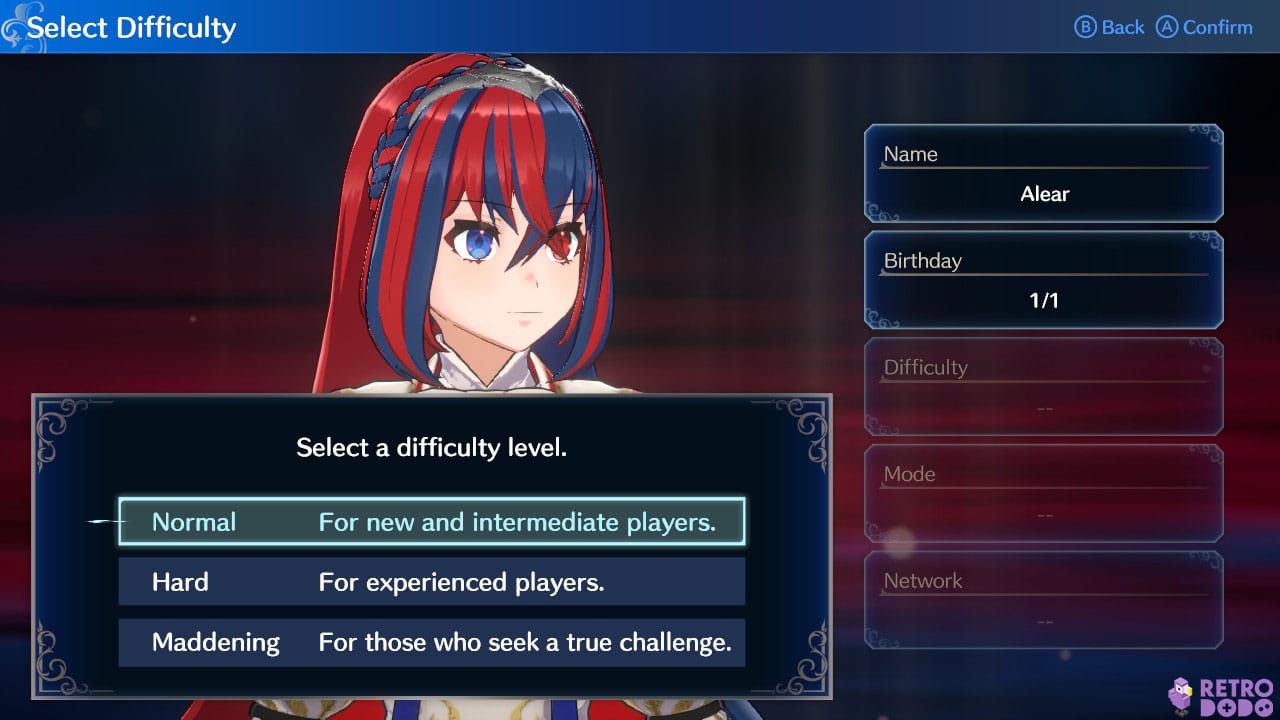Open the Network panel in the sidebar
The image size is (1280, 720).
point(1043,598)
